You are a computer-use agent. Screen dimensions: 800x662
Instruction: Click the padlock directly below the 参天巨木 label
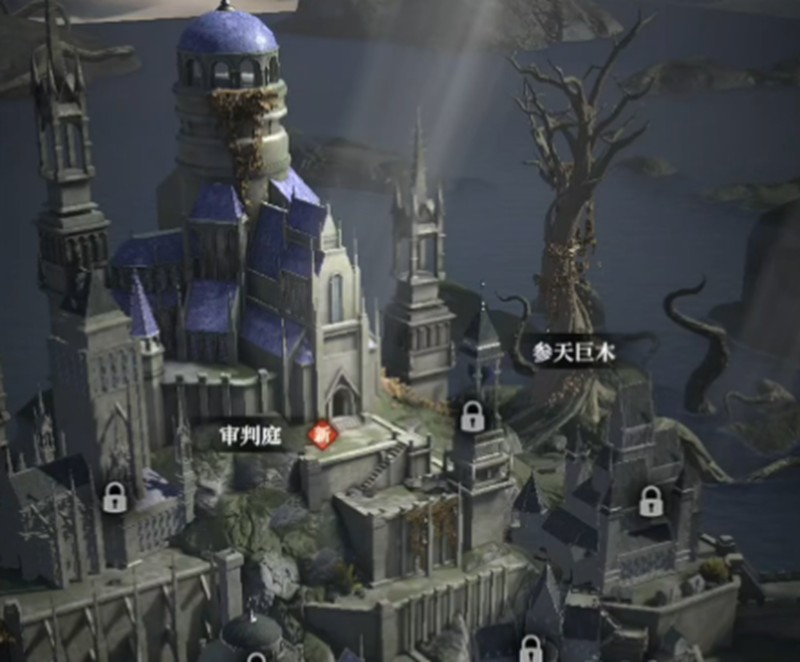tap(473, 416)
